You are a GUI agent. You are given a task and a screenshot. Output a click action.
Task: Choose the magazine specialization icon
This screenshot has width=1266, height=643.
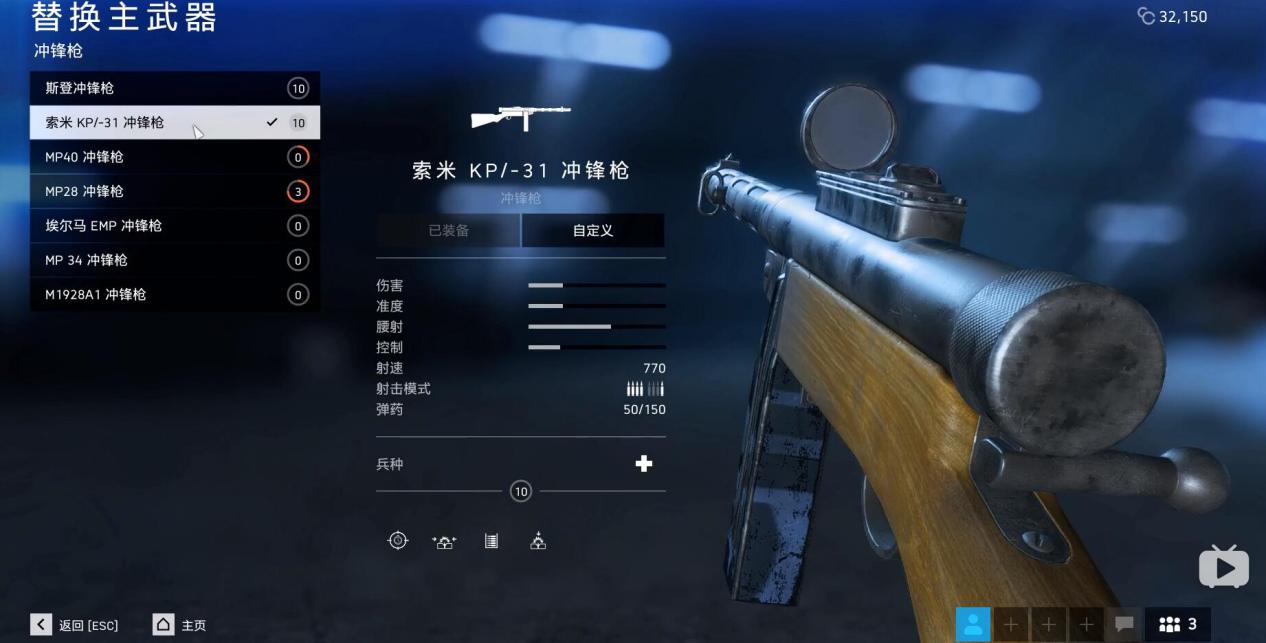tap(491, 541)
